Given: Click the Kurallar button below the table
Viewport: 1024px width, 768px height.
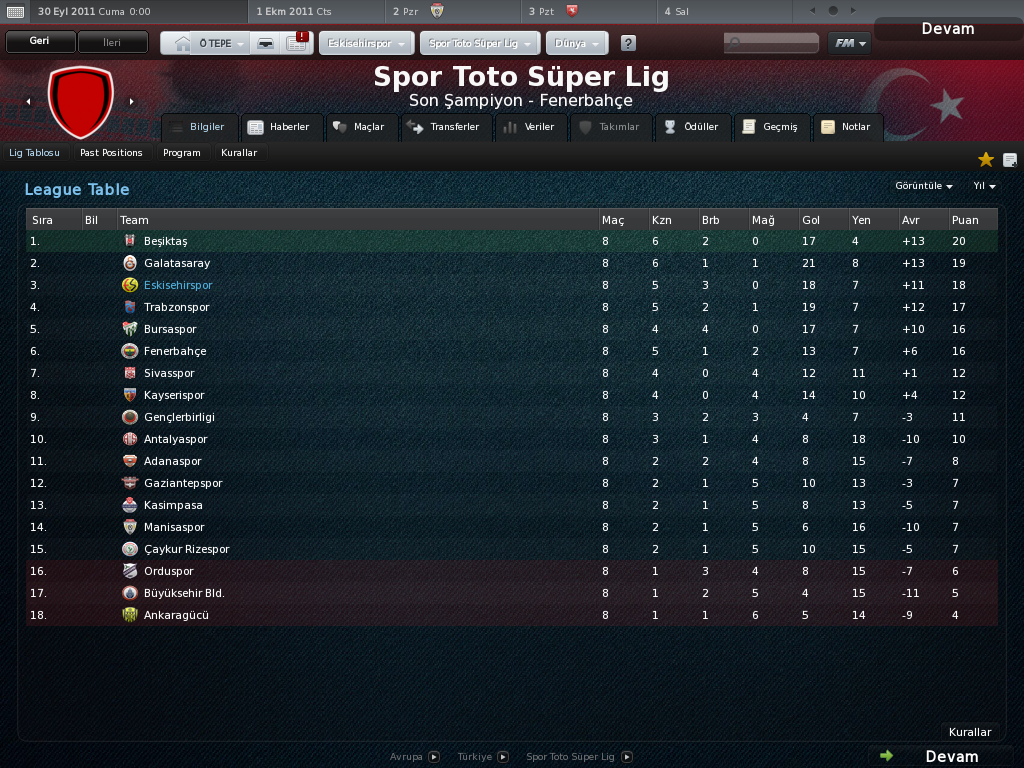Looking at the screenshot, I should click(x=969, y=732).
